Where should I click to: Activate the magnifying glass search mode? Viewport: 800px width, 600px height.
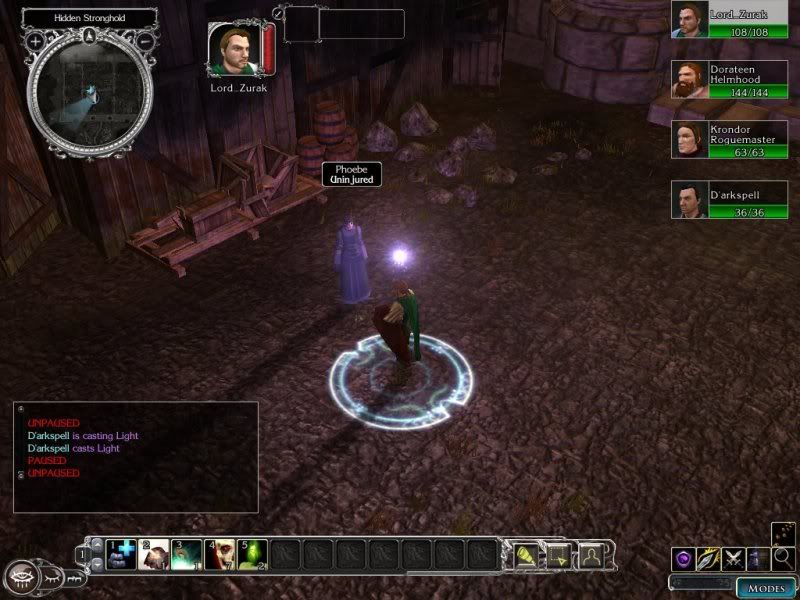[x=784, y=558]
